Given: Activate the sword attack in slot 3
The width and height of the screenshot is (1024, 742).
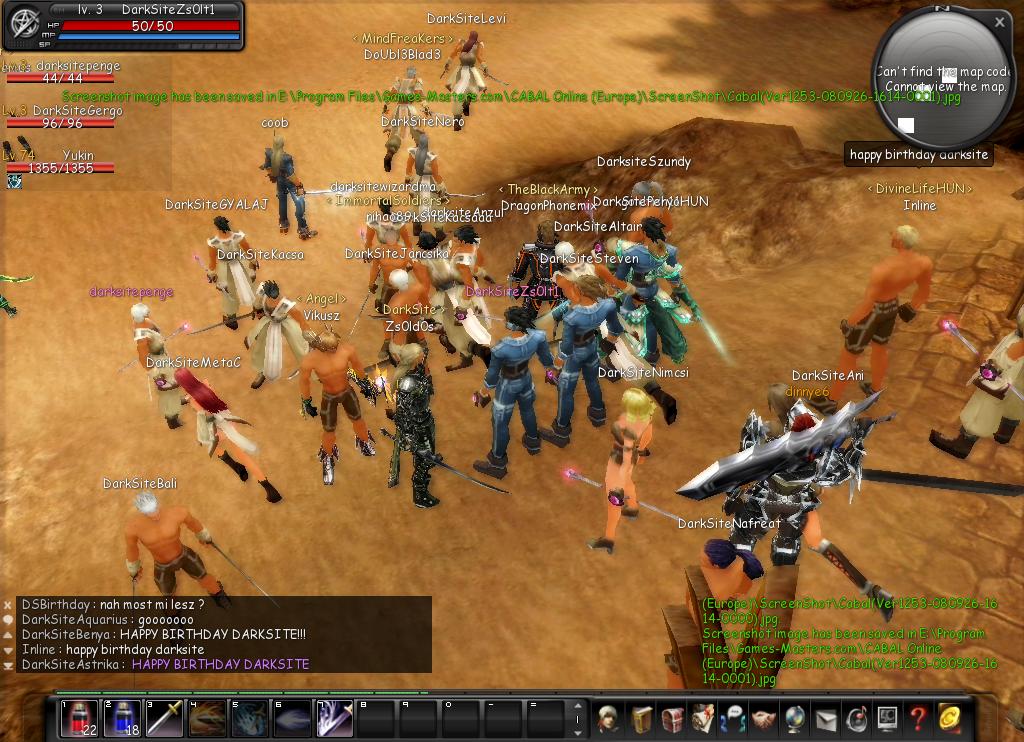Looking at the screenshot, I should coord(165,718).
